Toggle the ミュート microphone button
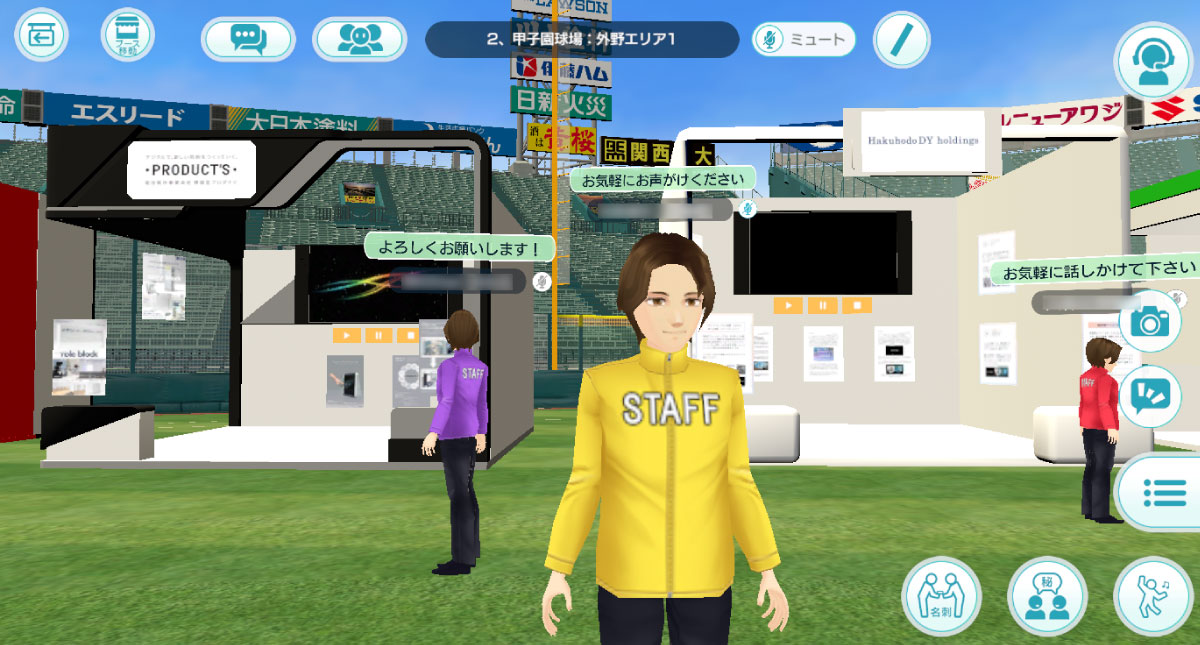 (x=804, y=40)
